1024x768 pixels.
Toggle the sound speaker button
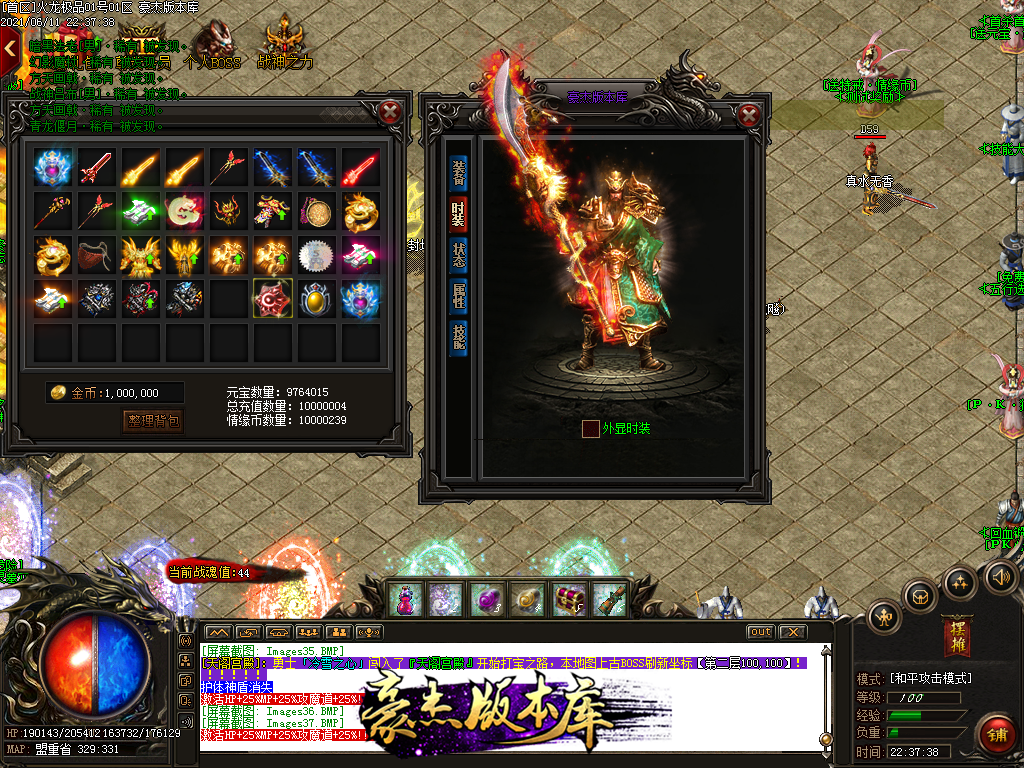pos(1000,576)
